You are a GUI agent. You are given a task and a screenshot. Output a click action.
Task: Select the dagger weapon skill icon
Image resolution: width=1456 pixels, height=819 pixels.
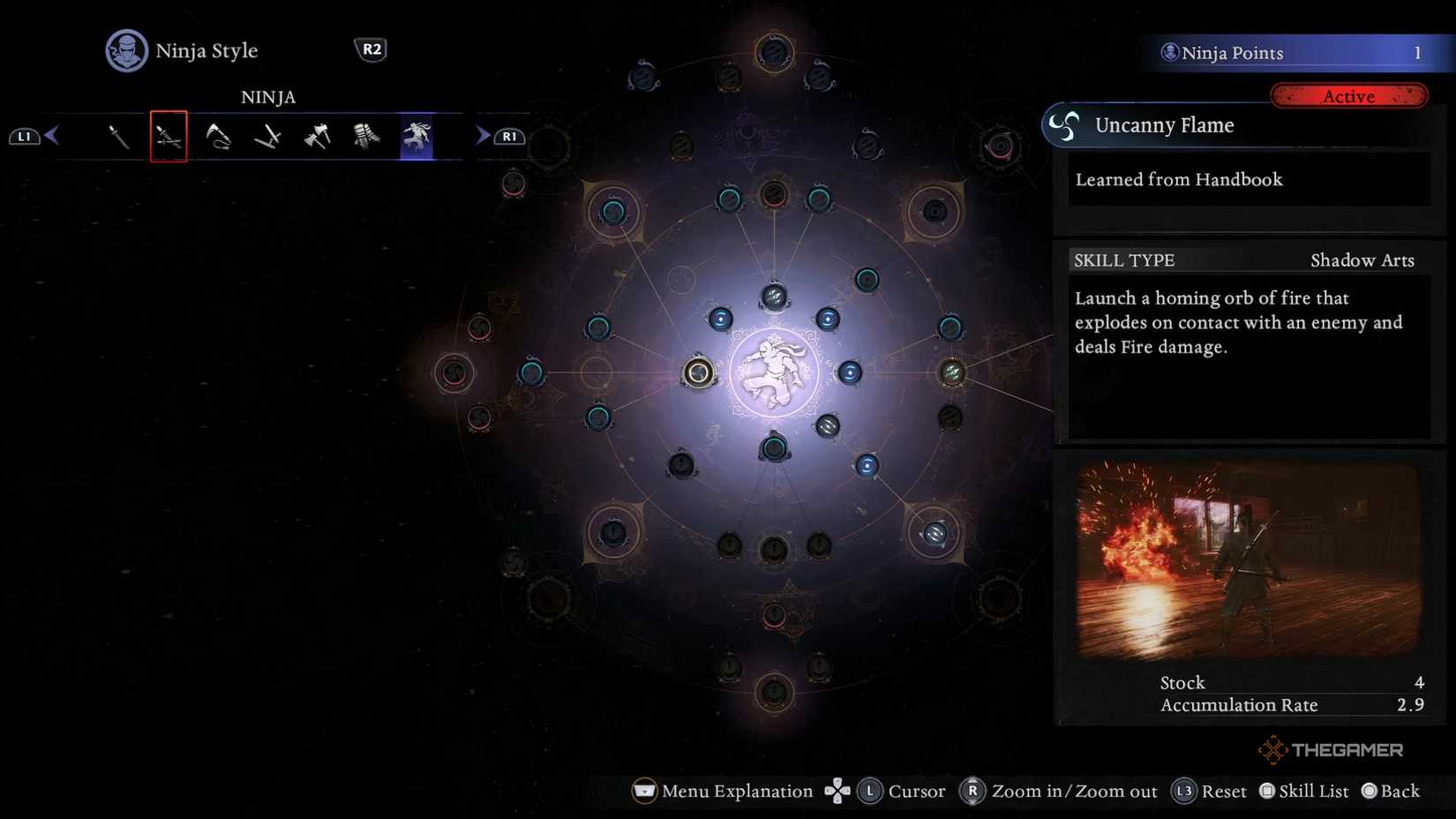pos(119,136)
